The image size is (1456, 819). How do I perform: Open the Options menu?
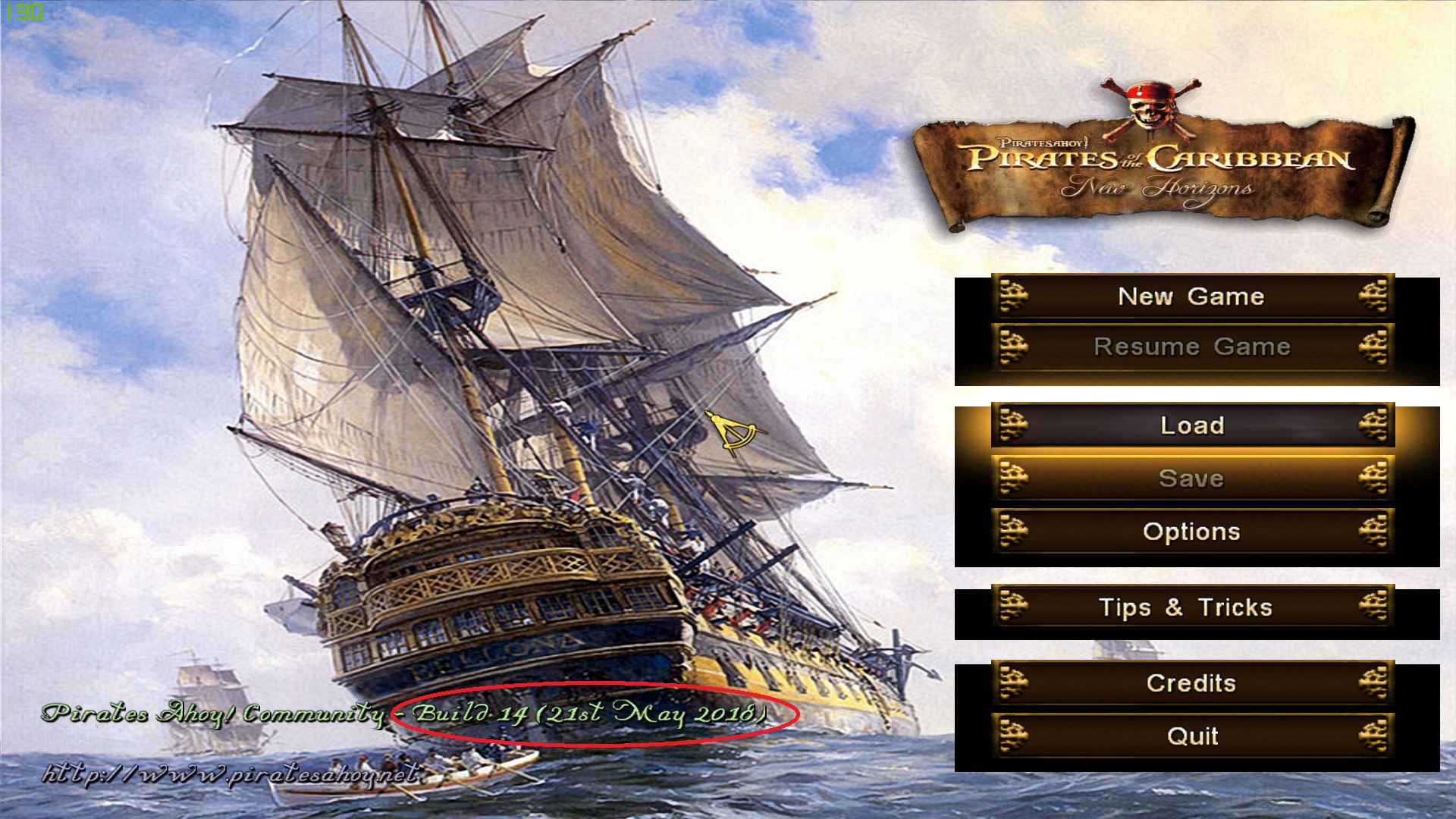[1191, 532]
